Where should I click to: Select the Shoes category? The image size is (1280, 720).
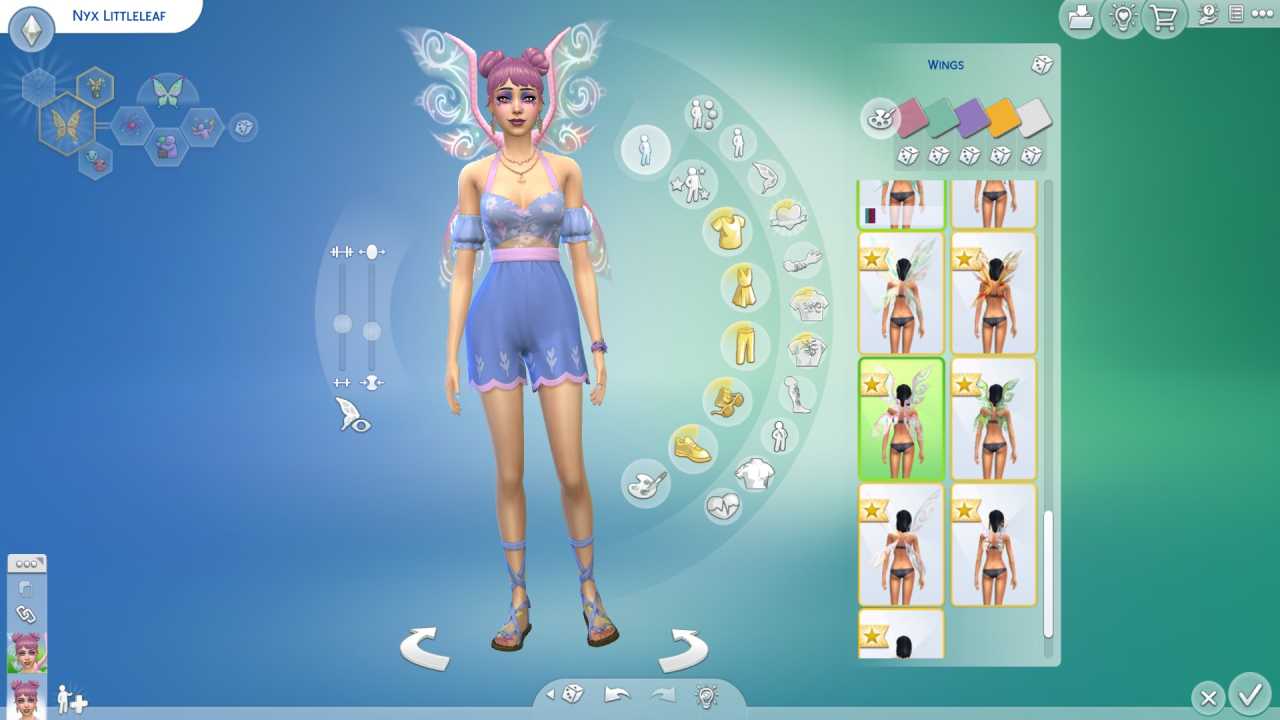click(693, 450)
